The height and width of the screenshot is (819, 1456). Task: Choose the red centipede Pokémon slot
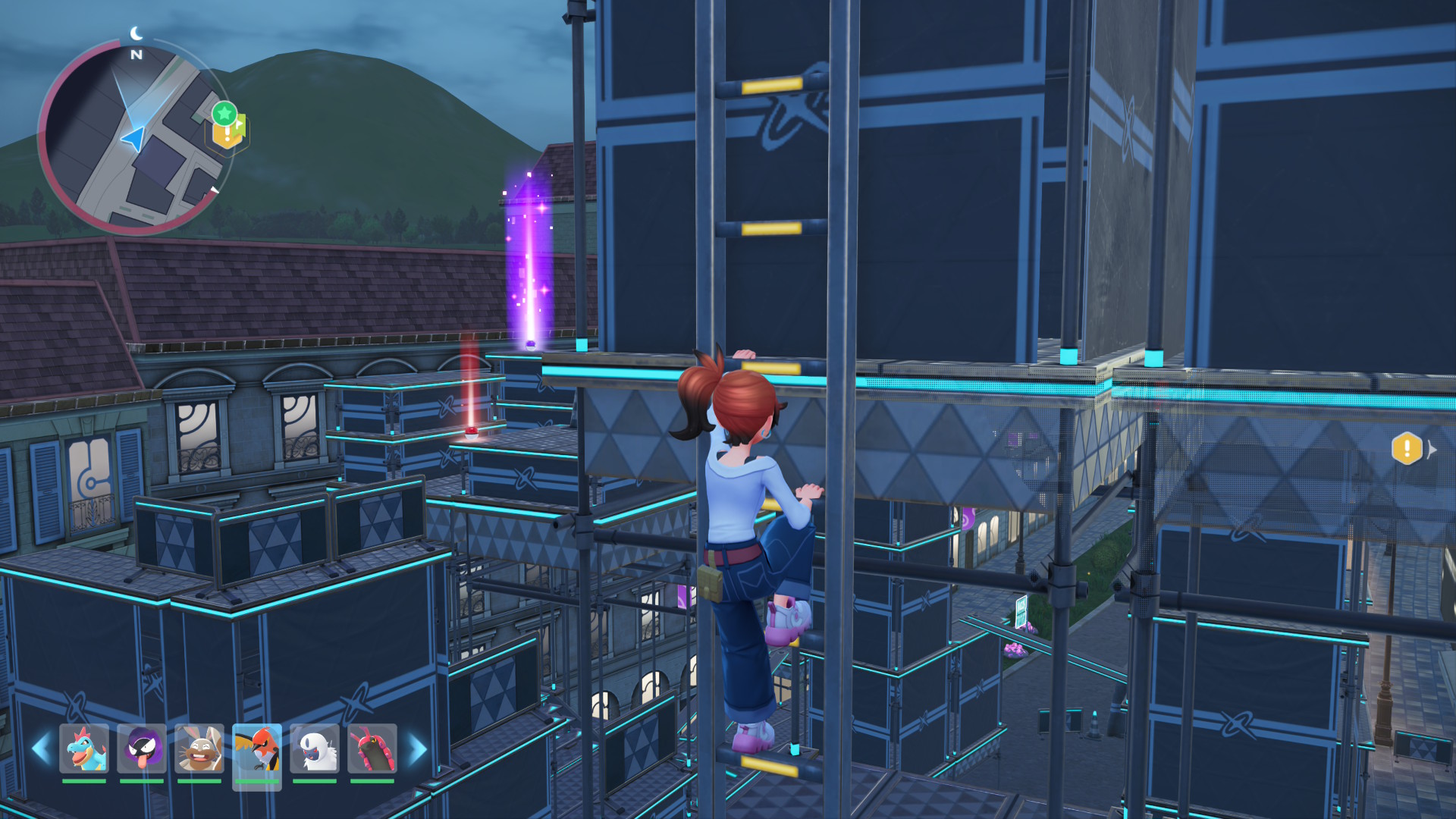click(x=372, y=749)
